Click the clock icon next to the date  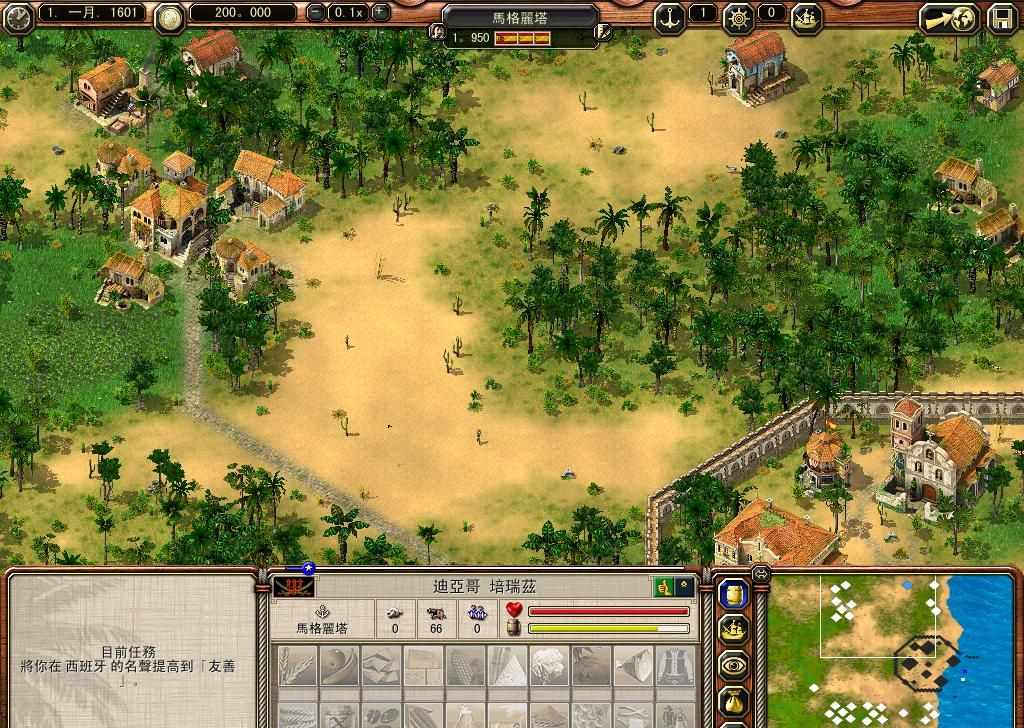tap(16, 15)
